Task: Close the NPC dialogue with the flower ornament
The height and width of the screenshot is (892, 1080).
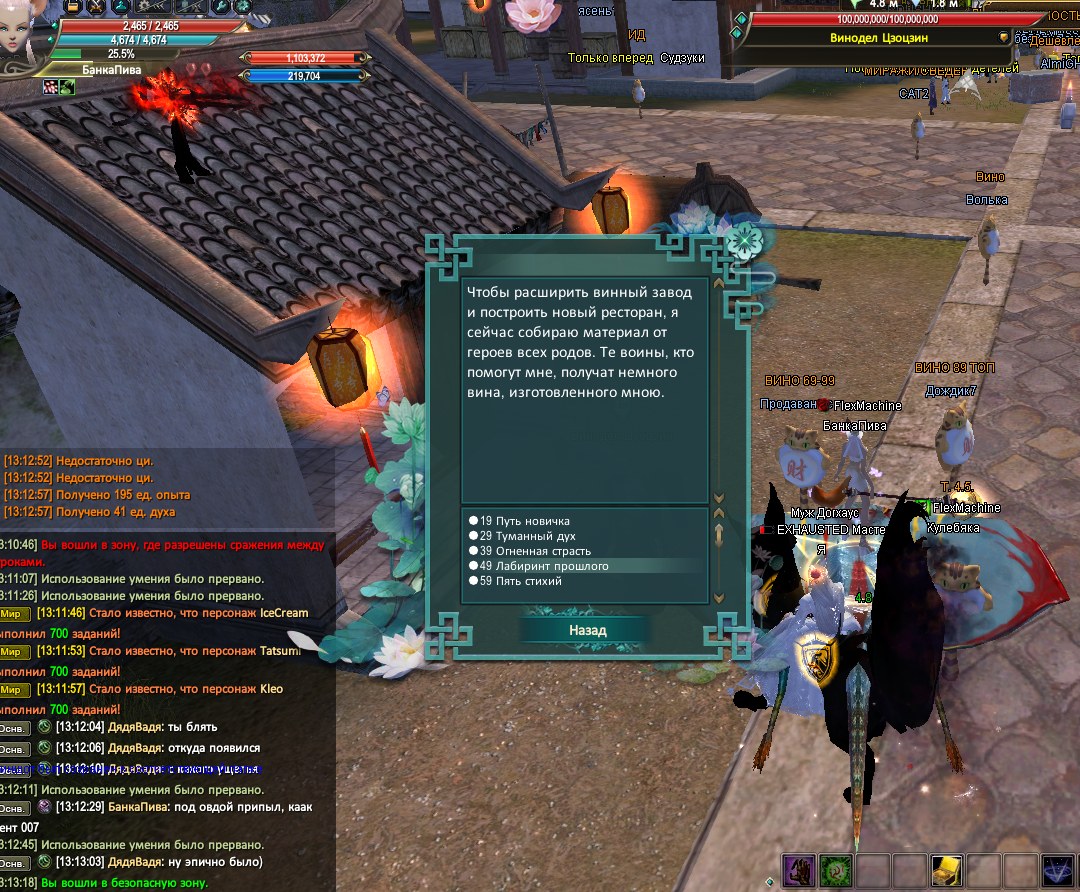Action: pos(745,241)
